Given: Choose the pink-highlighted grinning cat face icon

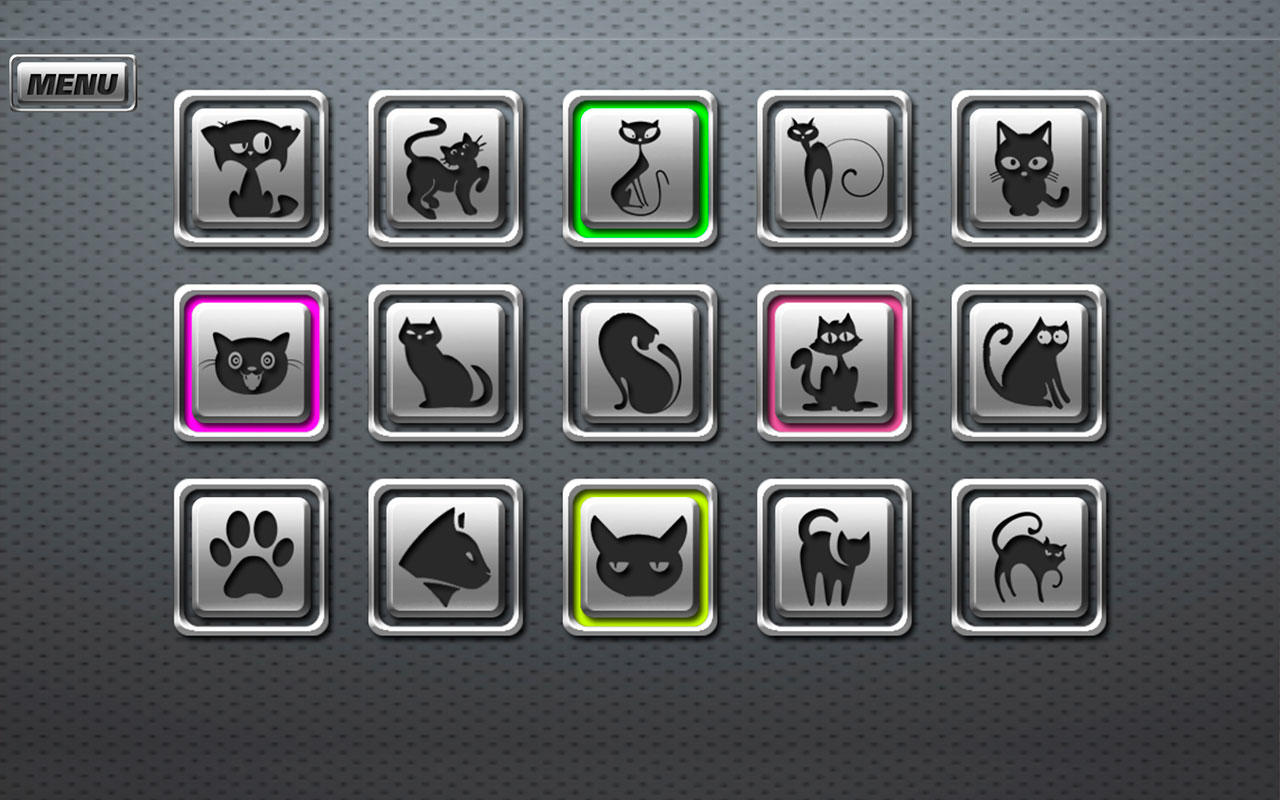Looking at the screenshot, I should 253,362.
